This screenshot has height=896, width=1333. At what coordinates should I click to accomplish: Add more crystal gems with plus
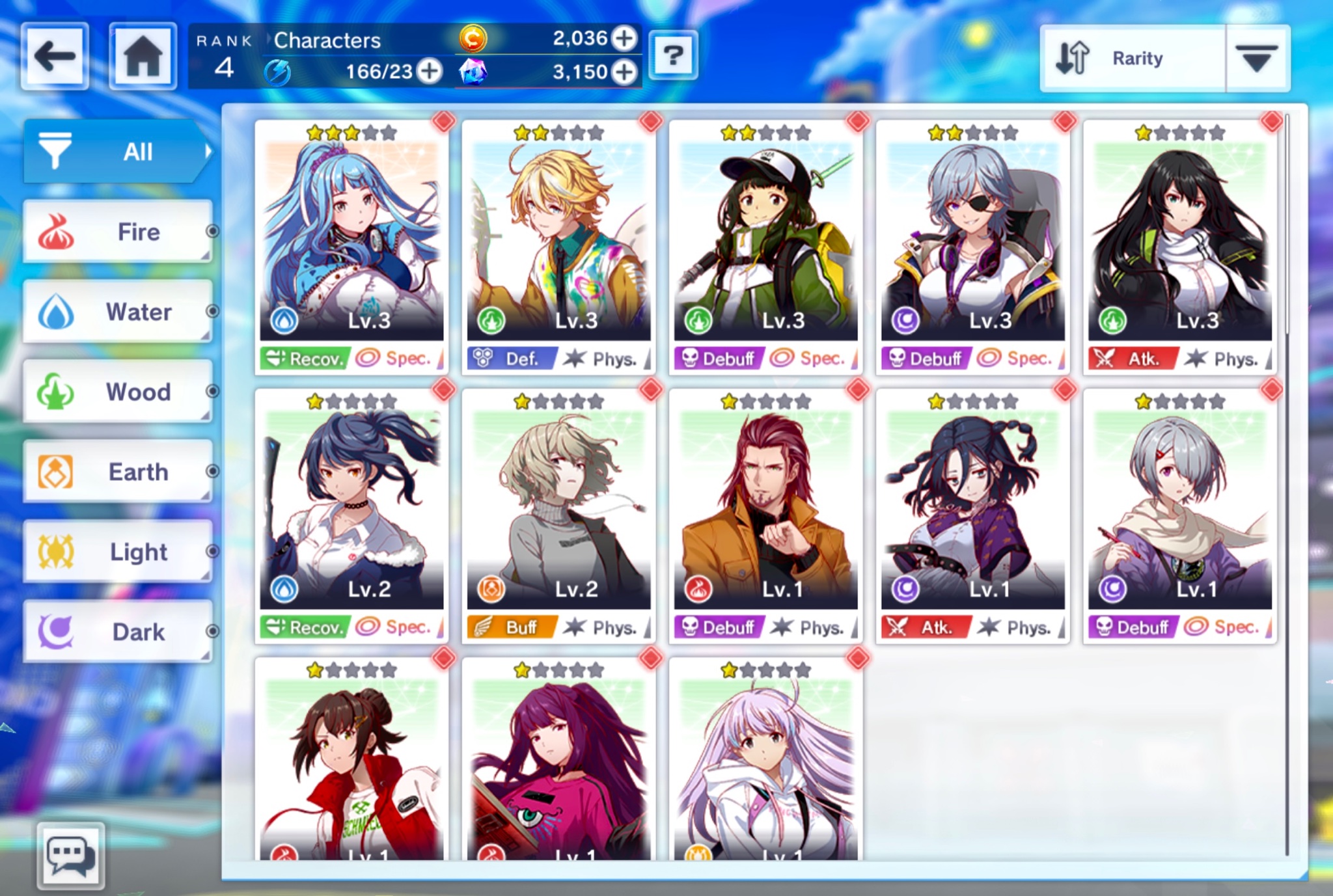625,72
